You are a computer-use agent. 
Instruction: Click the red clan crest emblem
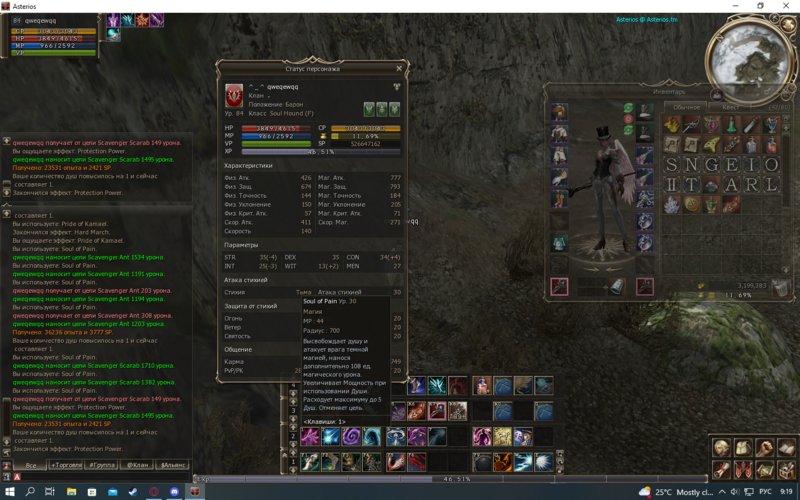coord(234,94)
